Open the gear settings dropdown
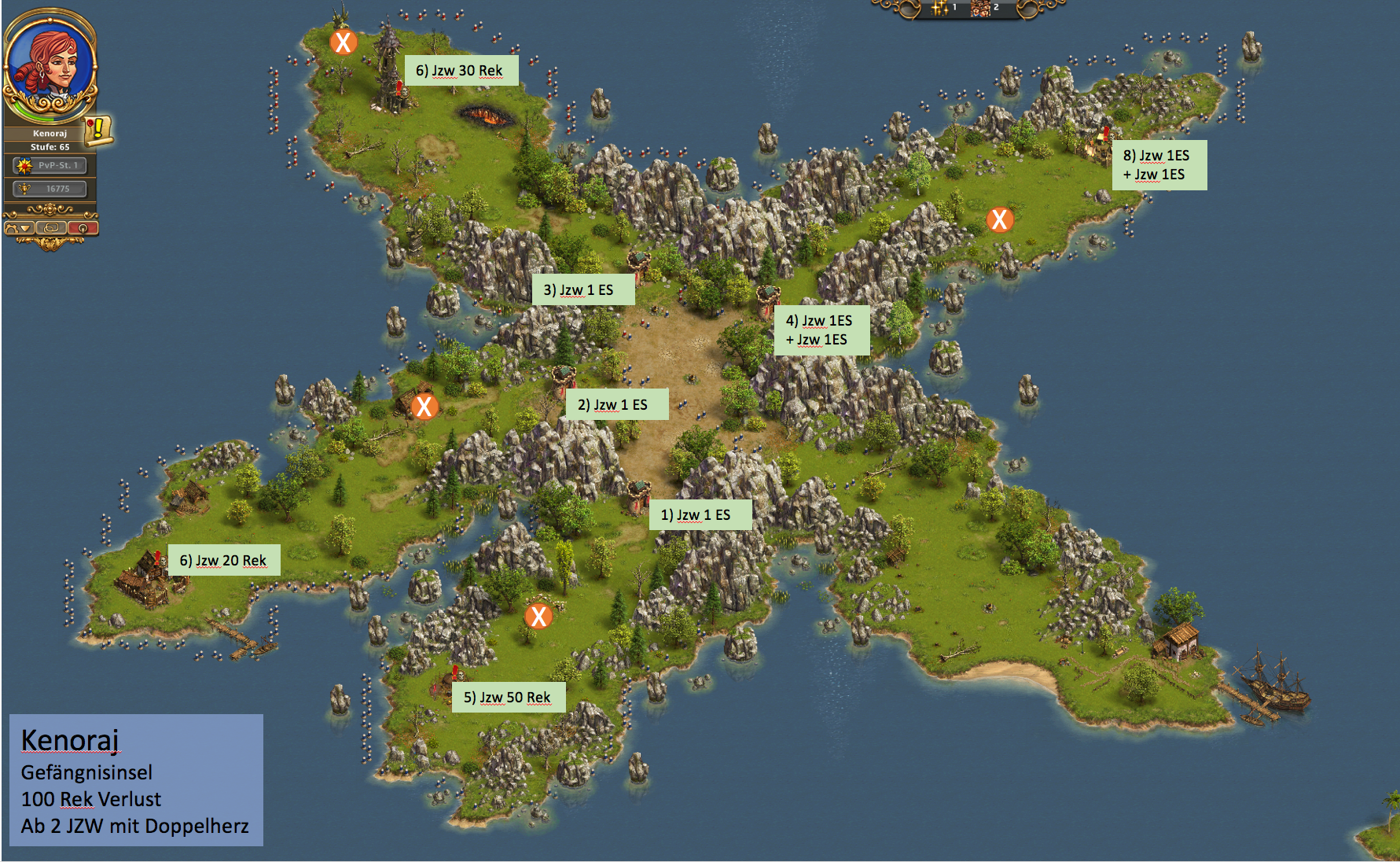 pyautogui.click(x=19, y=228)
